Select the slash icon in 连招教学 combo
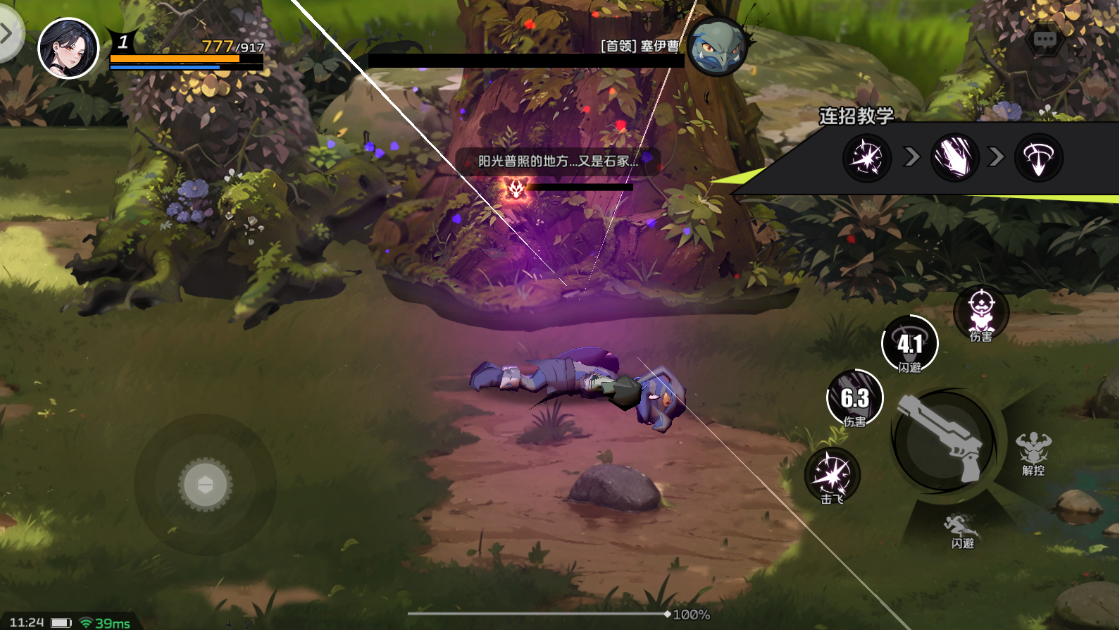The image size is (1119, 630). click(954, 158)
